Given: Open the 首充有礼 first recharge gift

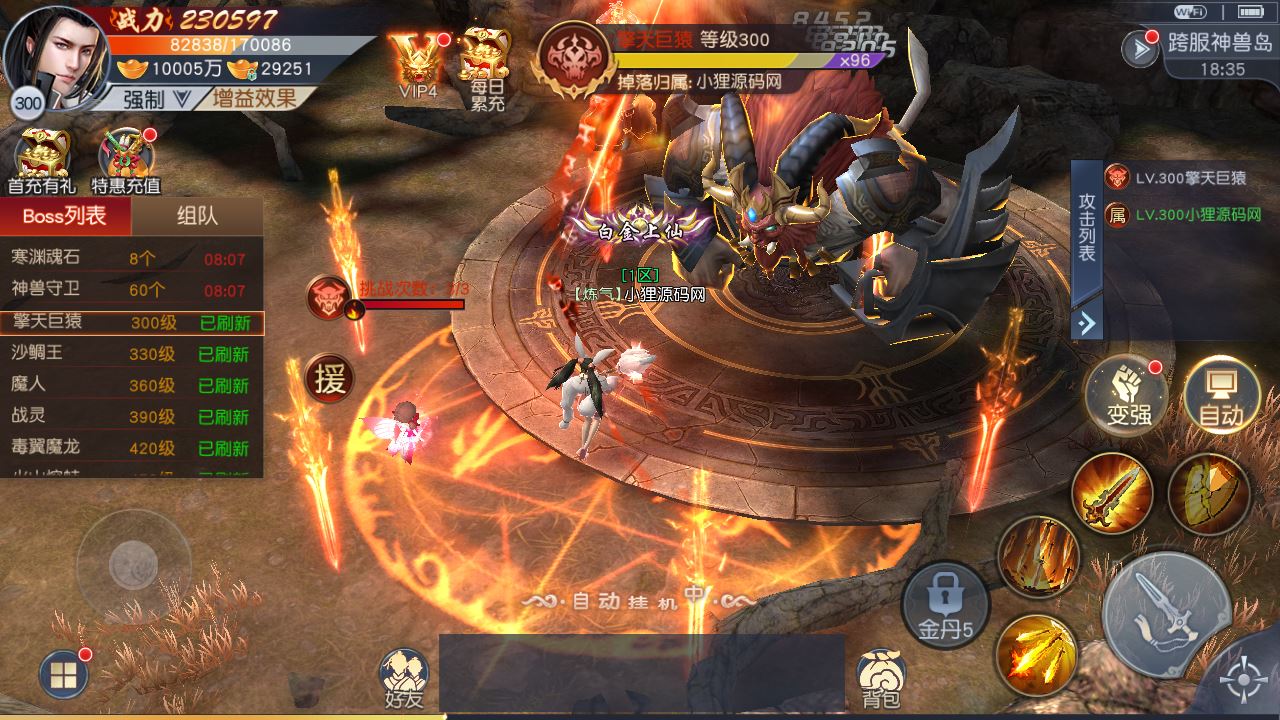Looking at the screenshot, I should point(42,160).
